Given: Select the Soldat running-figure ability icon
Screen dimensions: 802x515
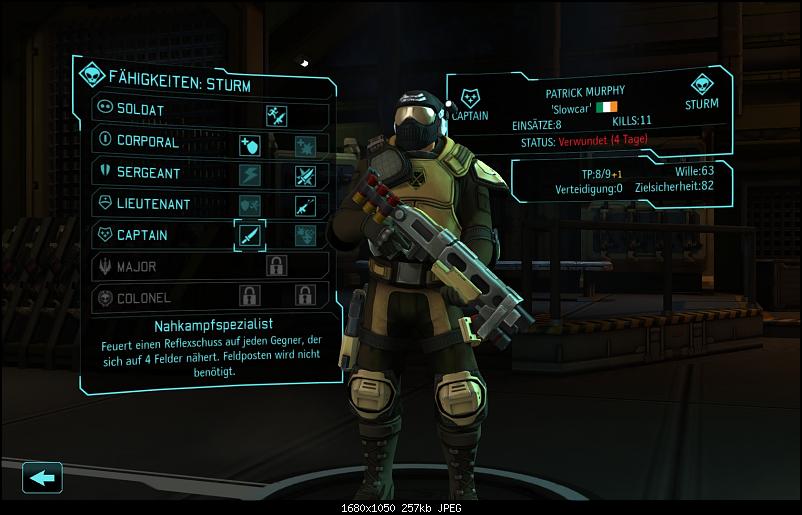Looking at the screenshot, I should coord(277,114).
